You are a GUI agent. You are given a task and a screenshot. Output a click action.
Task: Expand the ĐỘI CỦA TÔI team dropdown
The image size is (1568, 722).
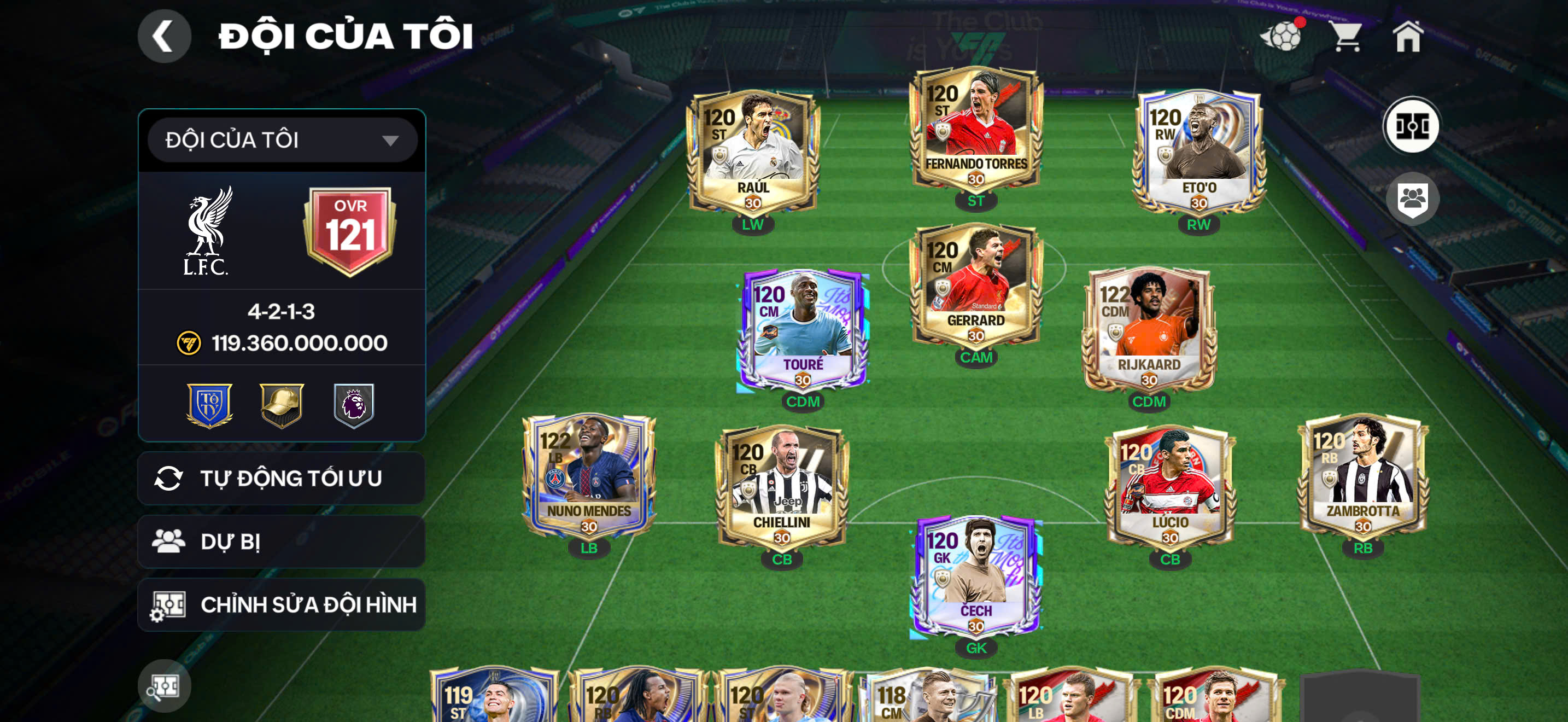pos(282,139)
